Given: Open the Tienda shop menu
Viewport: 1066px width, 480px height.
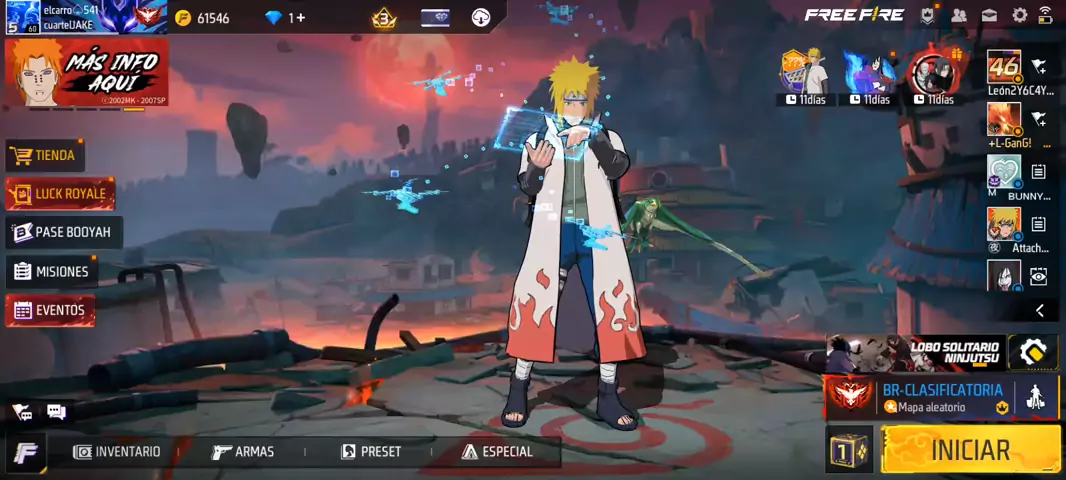Looking at the screenshot, I should tap(45, 155).
